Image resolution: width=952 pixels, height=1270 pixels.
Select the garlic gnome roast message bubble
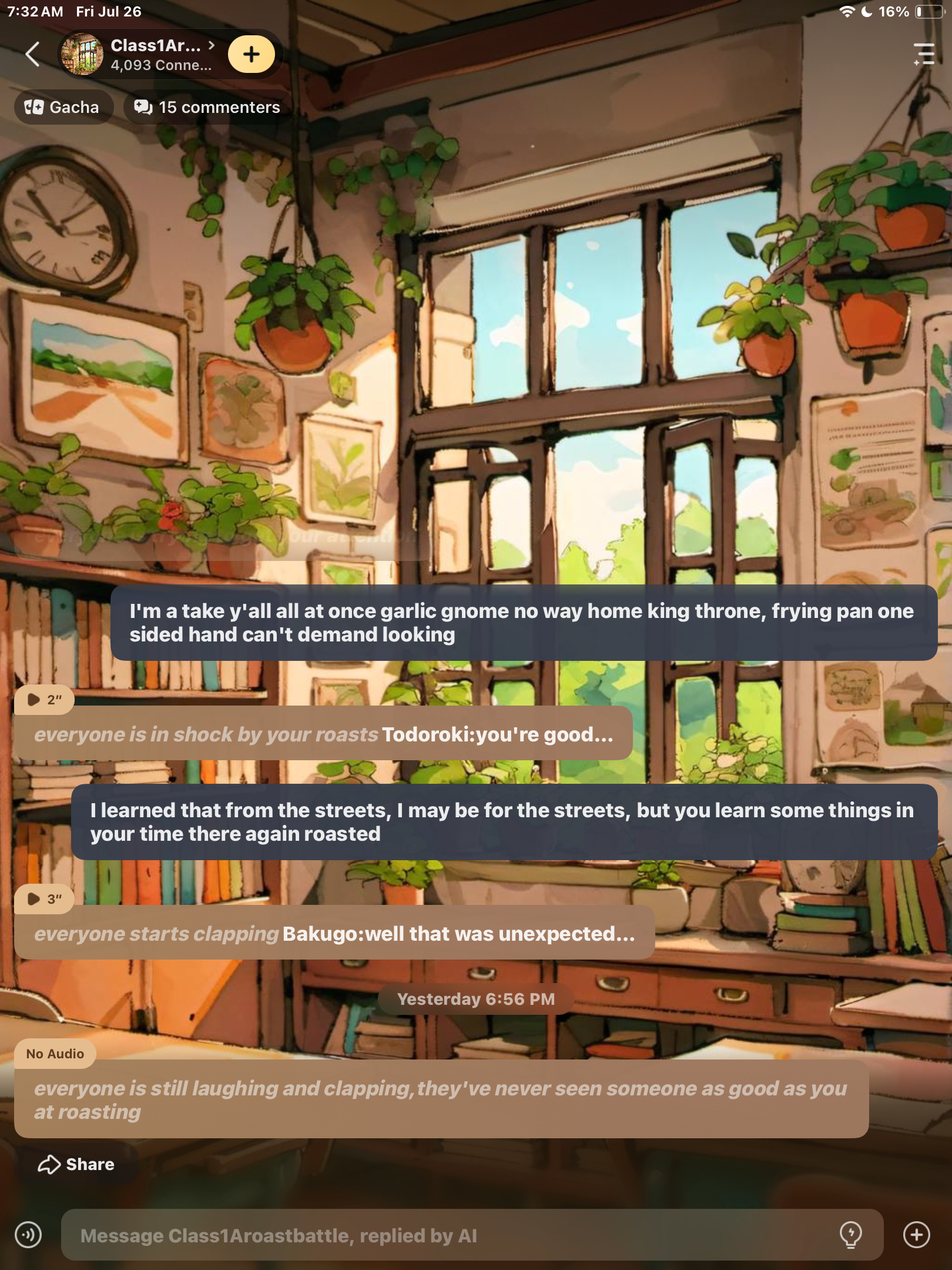523,623
